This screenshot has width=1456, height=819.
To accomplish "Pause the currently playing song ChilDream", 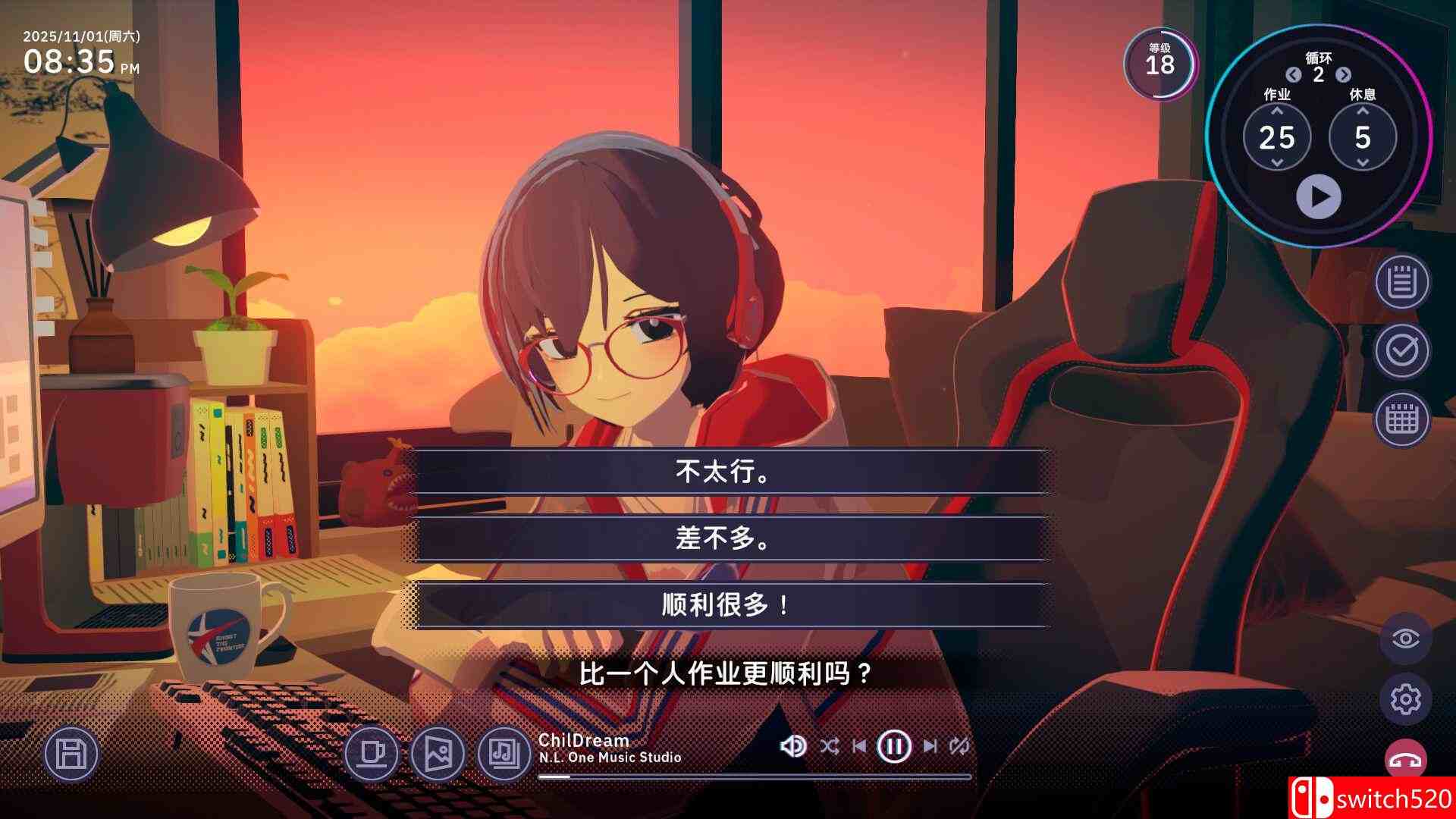I will click(895, 746).
